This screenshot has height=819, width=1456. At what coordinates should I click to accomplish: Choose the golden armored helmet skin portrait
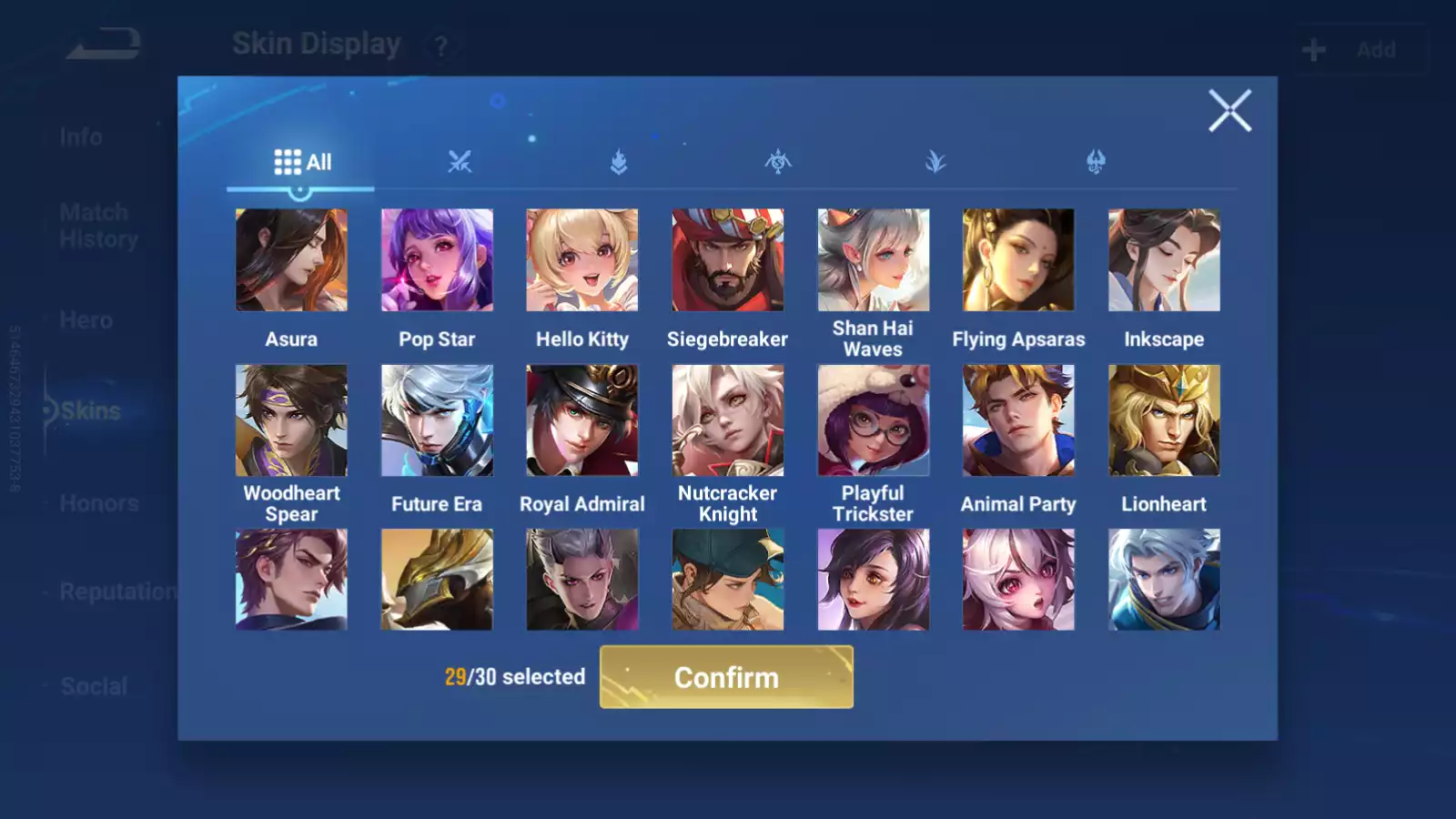click(437, 580)
